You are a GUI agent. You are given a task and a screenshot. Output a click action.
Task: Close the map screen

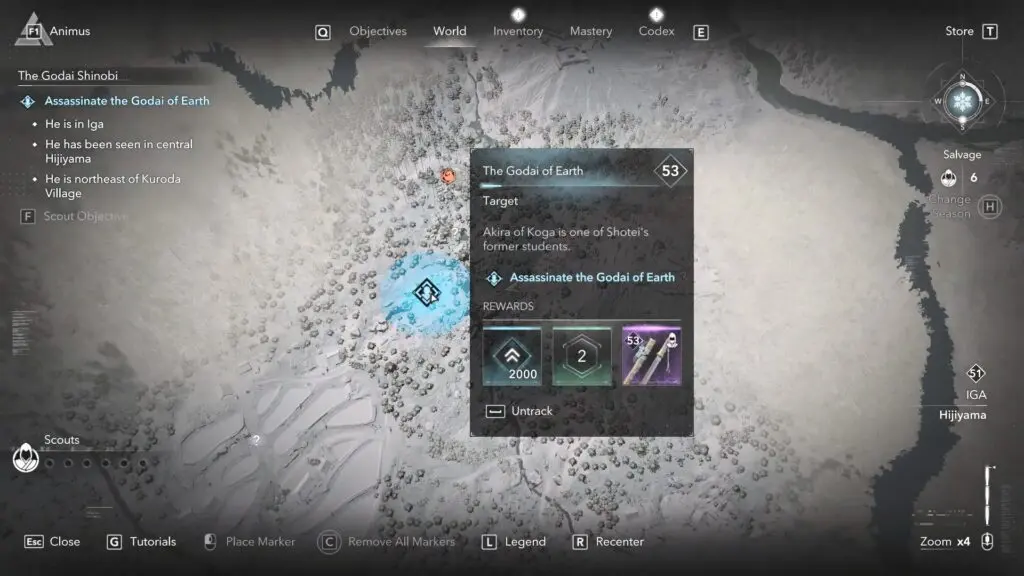(x=53, y=542)
